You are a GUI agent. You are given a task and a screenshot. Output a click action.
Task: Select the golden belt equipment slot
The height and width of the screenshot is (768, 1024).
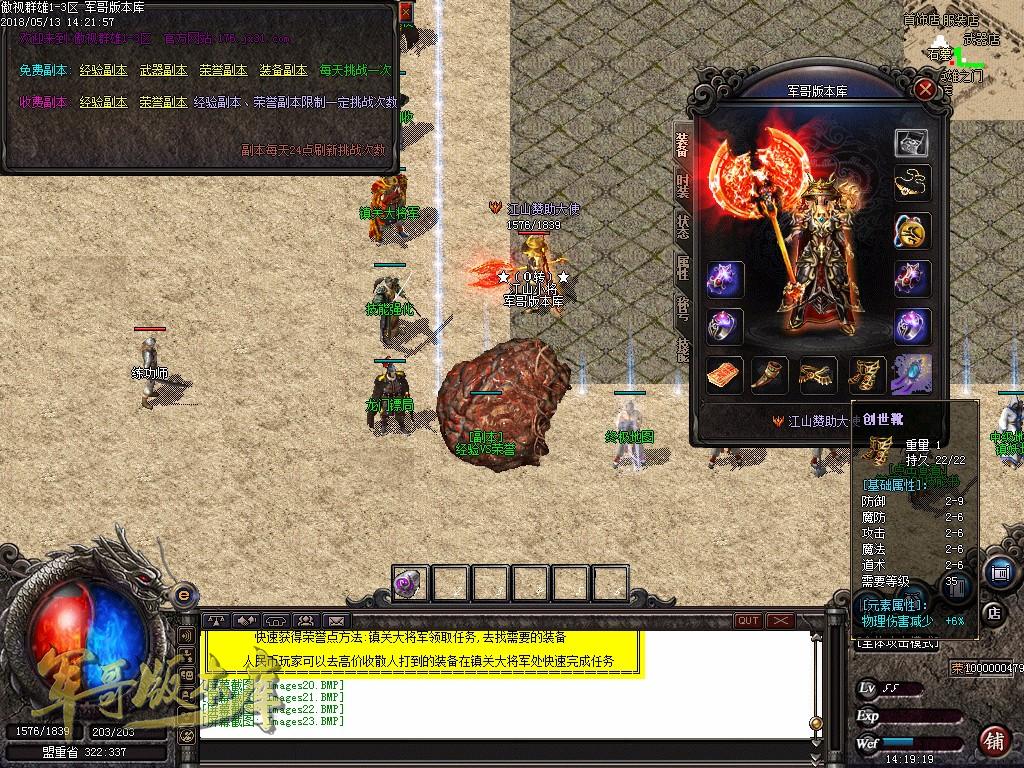817,375
